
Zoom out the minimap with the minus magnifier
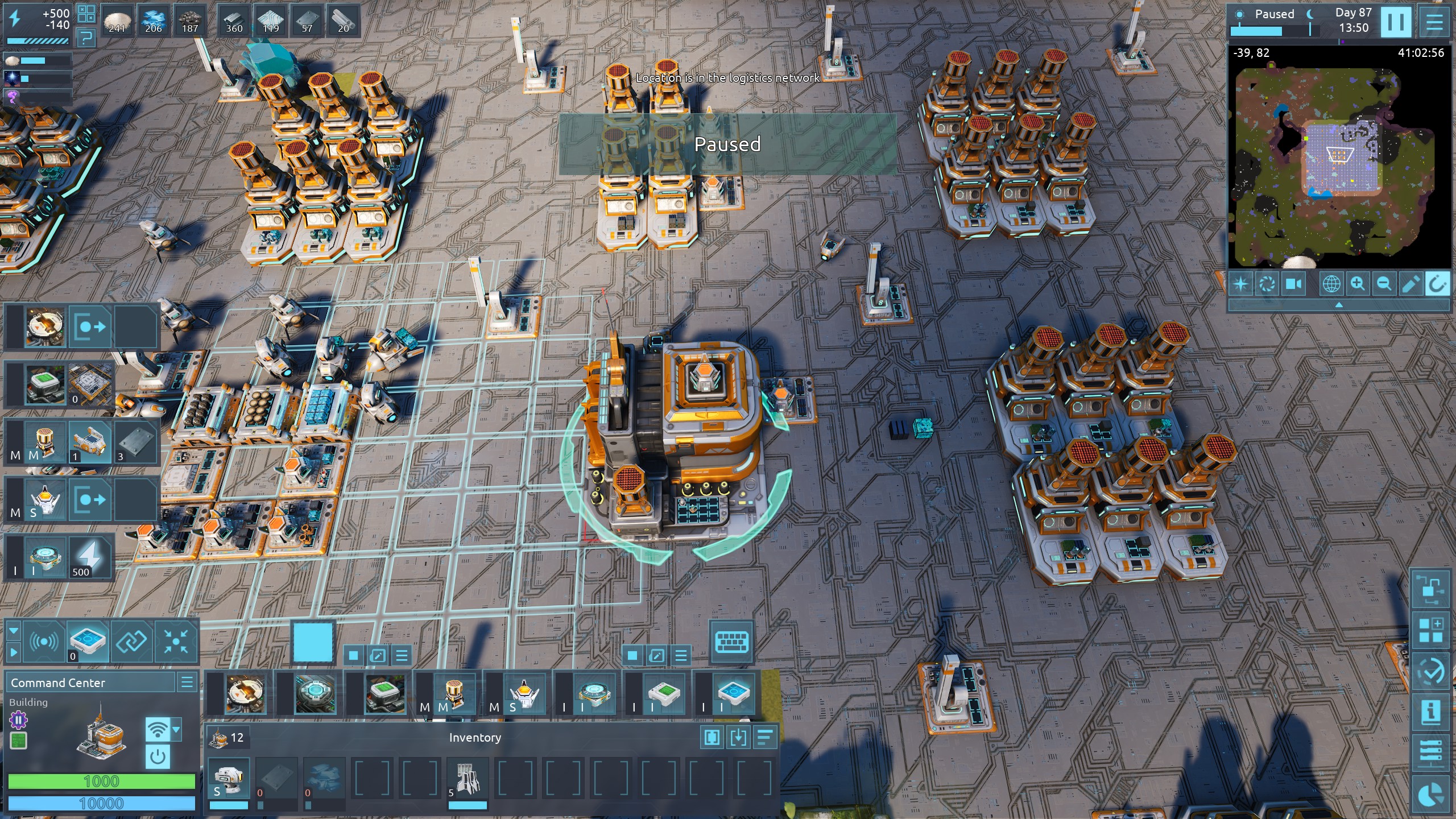click(1384, 283)
